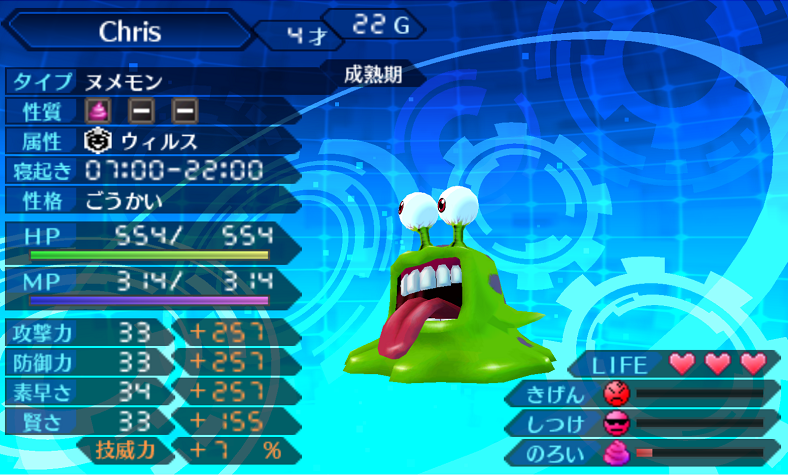The width and height of the screenshot is (788, 475).
Task: Choose the タイプ ヌメモン row
Action: 150,80
